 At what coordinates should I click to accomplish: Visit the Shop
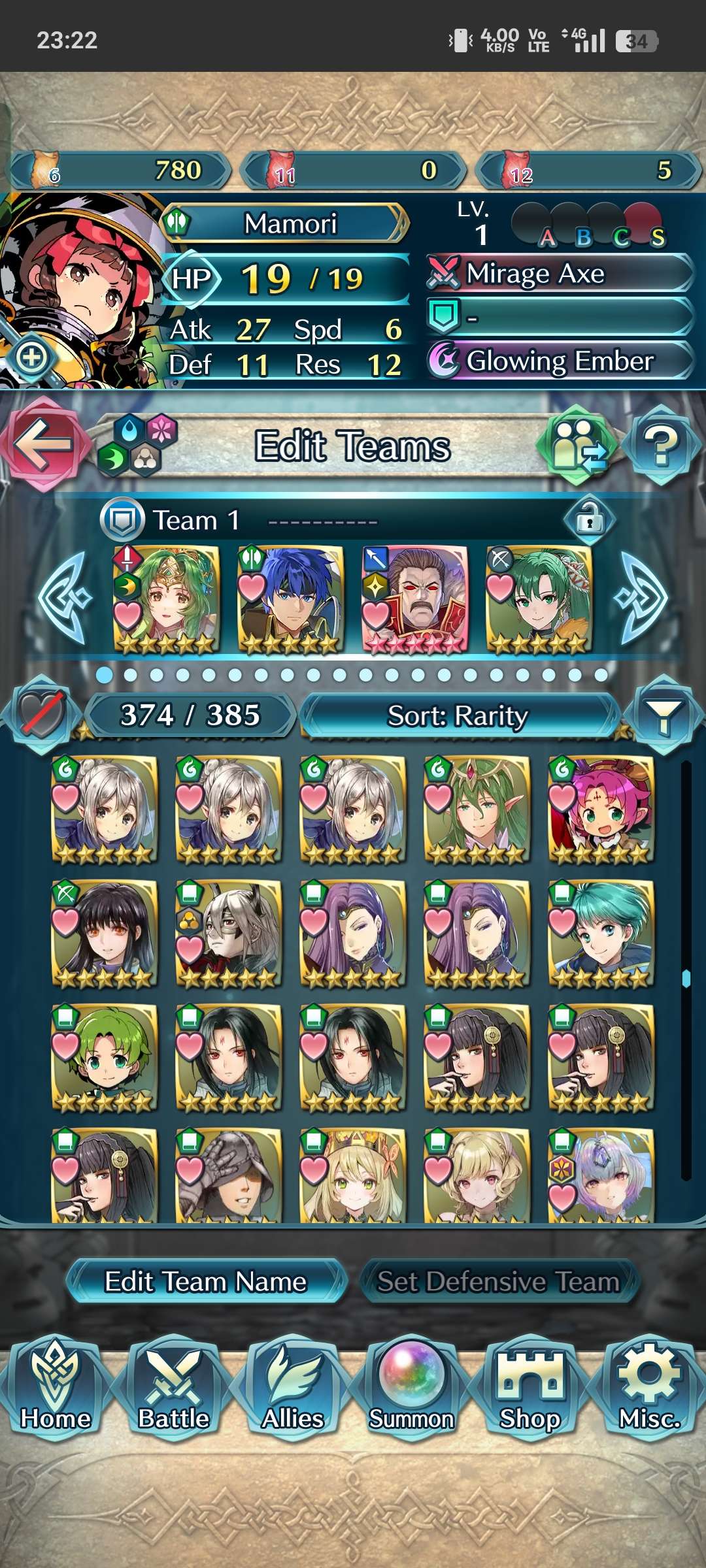(x=530, y=1388)
